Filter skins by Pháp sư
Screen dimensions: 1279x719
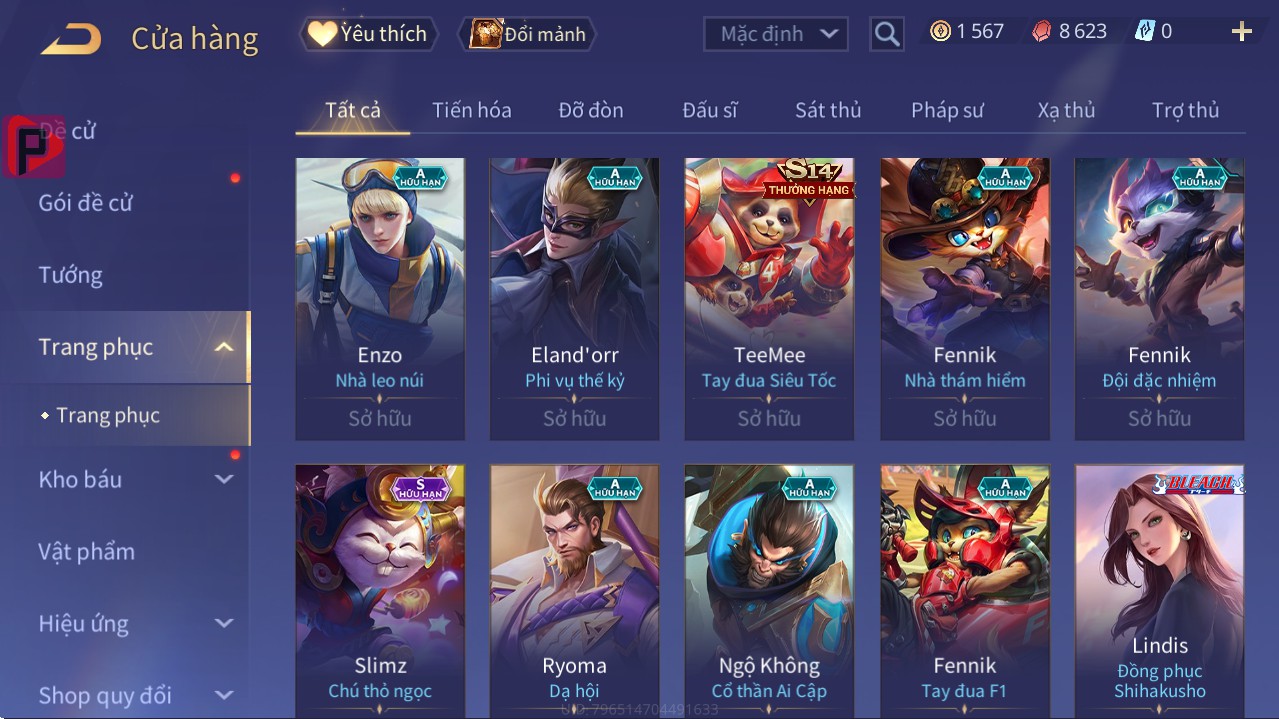947,110
